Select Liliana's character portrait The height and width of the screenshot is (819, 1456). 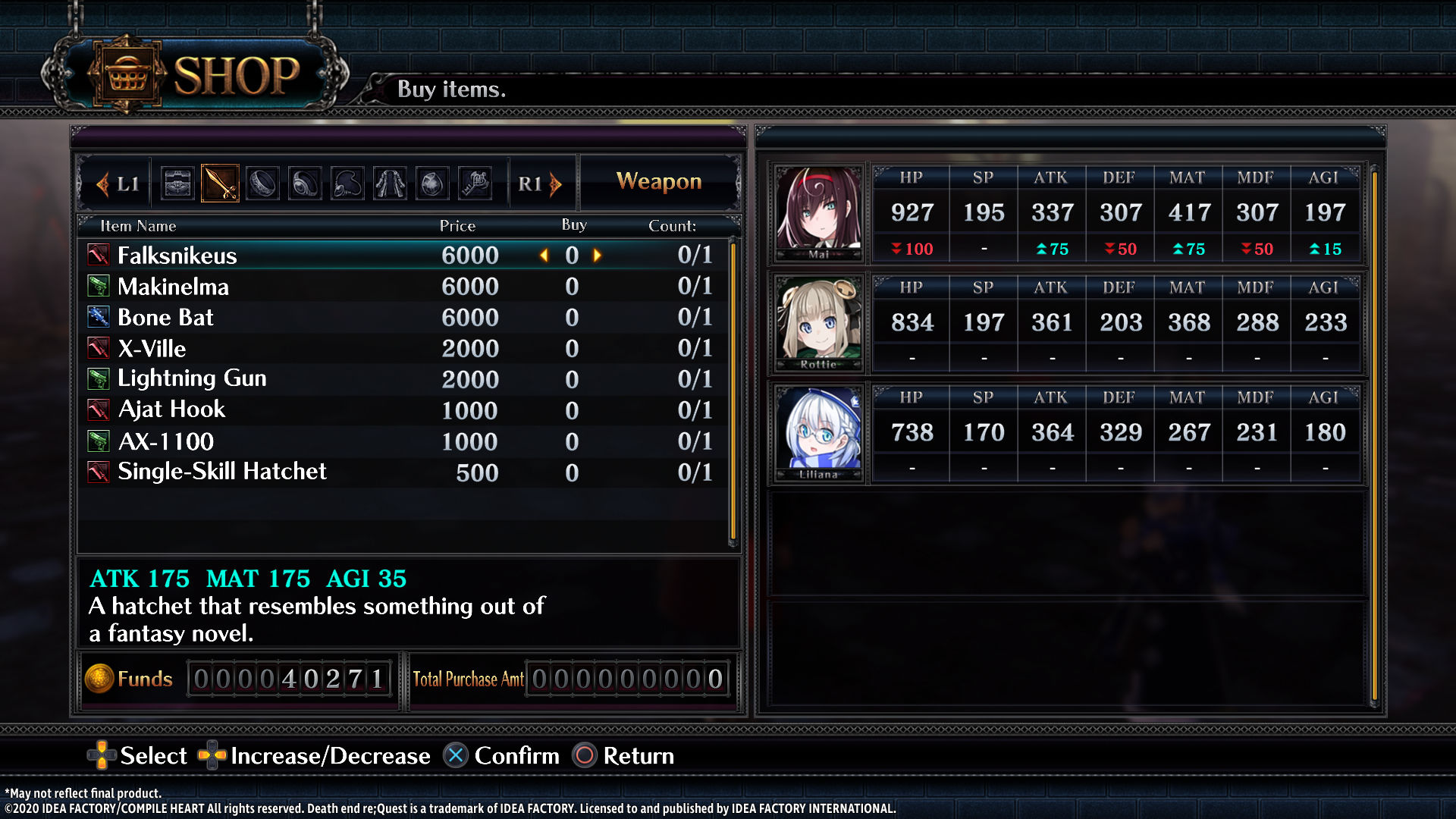818,432
